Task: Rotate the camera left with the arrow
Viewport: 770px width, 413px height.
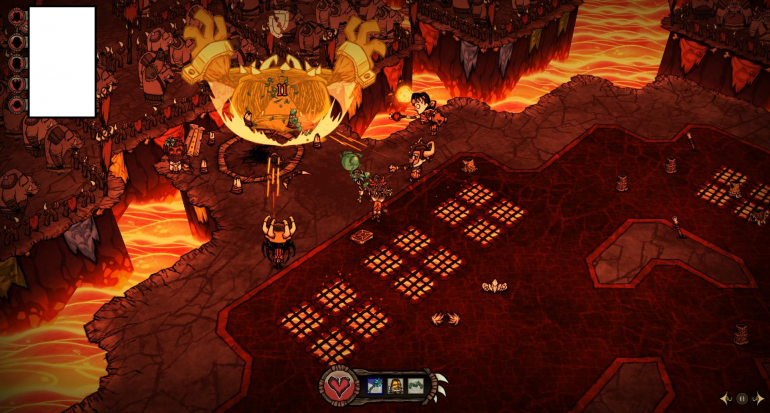Action: pos(726,398)
